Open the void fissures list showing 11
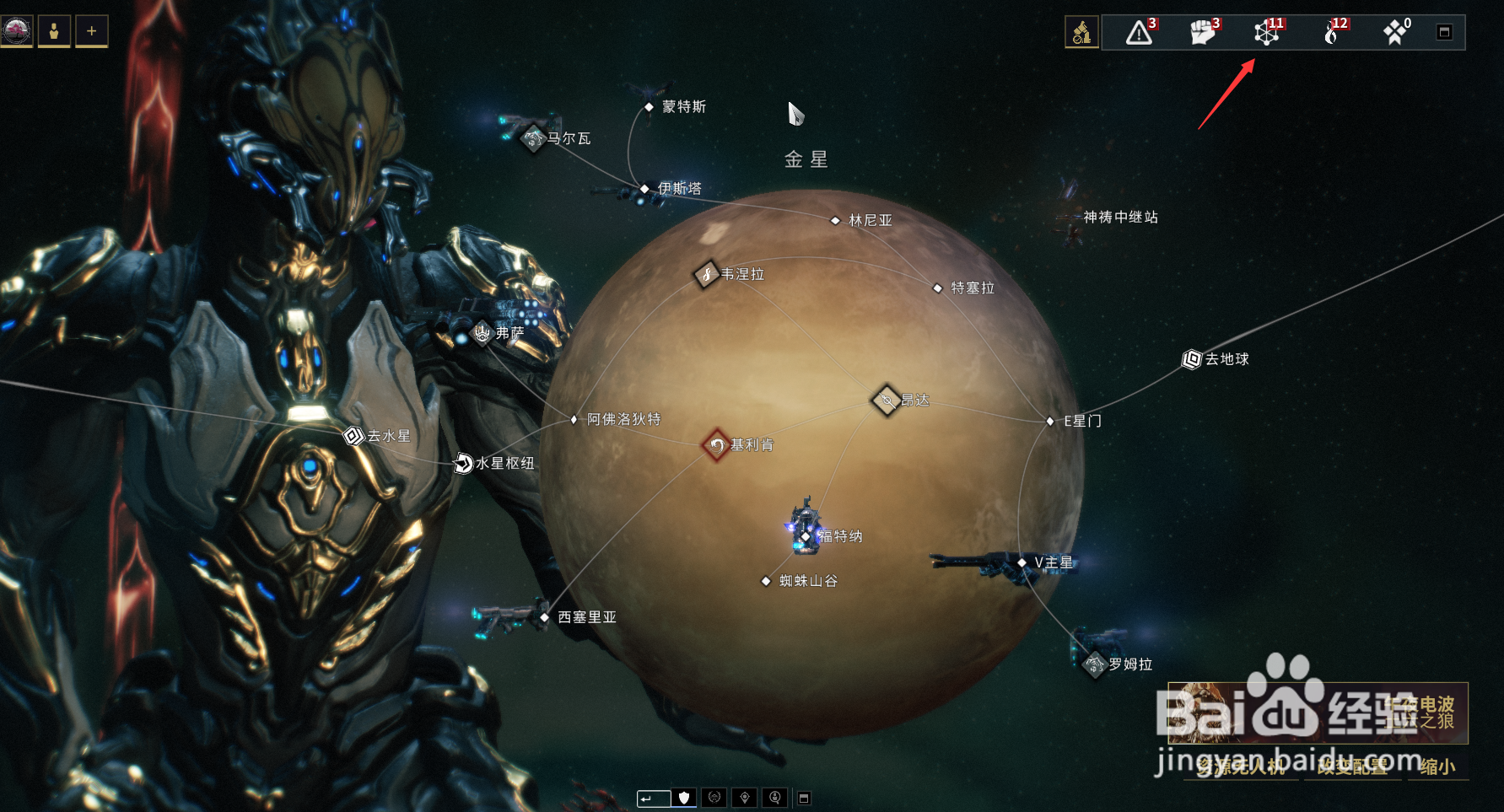Image resolution: width=1504 pixels, height=812 pixels. (x=1265, y=34)
